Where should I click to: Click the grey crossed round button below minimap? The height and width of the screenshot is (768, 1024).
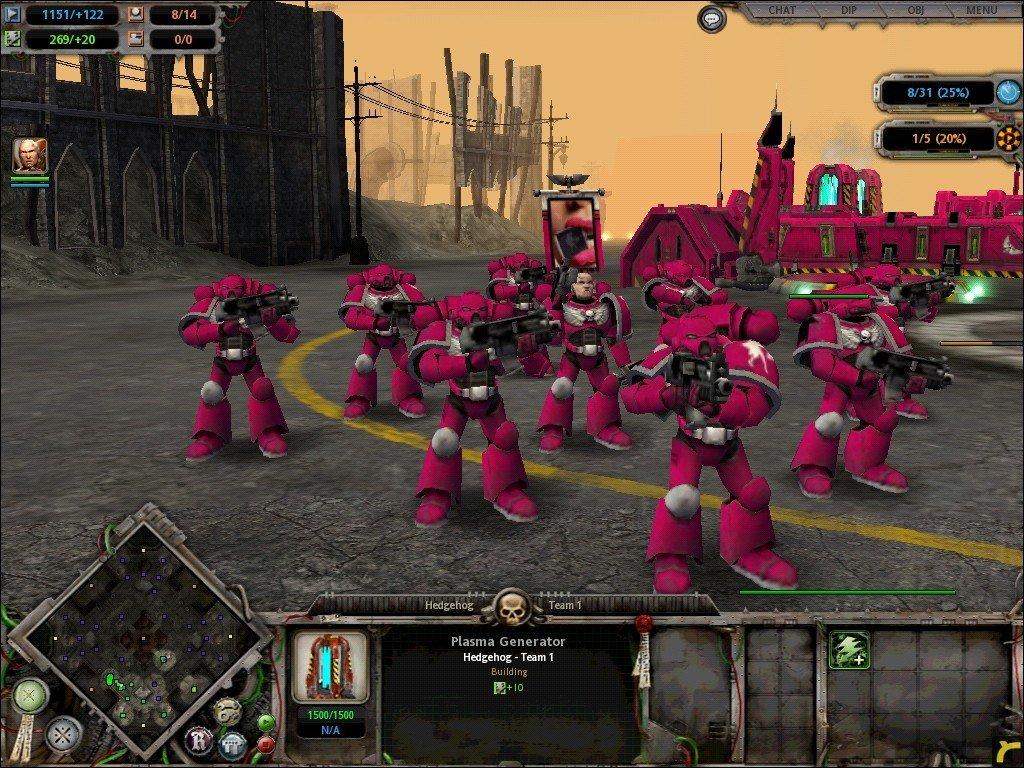pyautogui.click(x=63, y=735)
